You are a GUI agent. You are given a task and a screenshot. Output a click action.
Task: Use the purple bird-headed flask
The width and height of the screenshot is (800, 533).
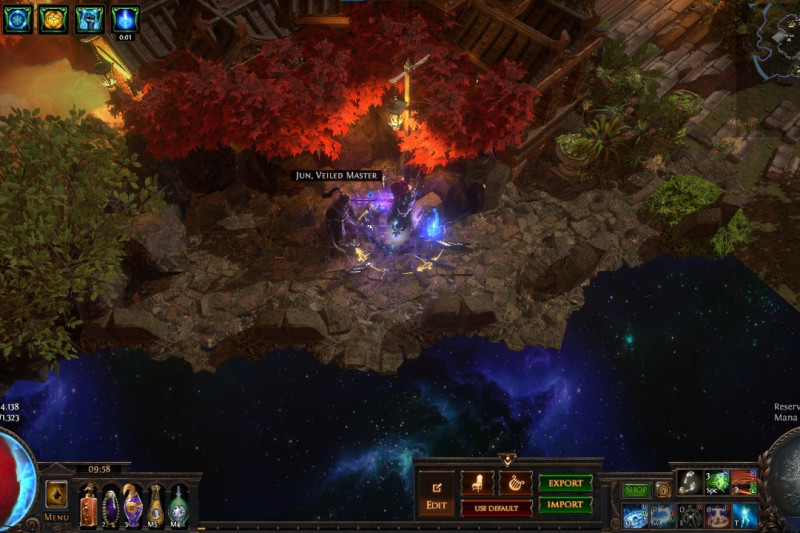point(132,505)
